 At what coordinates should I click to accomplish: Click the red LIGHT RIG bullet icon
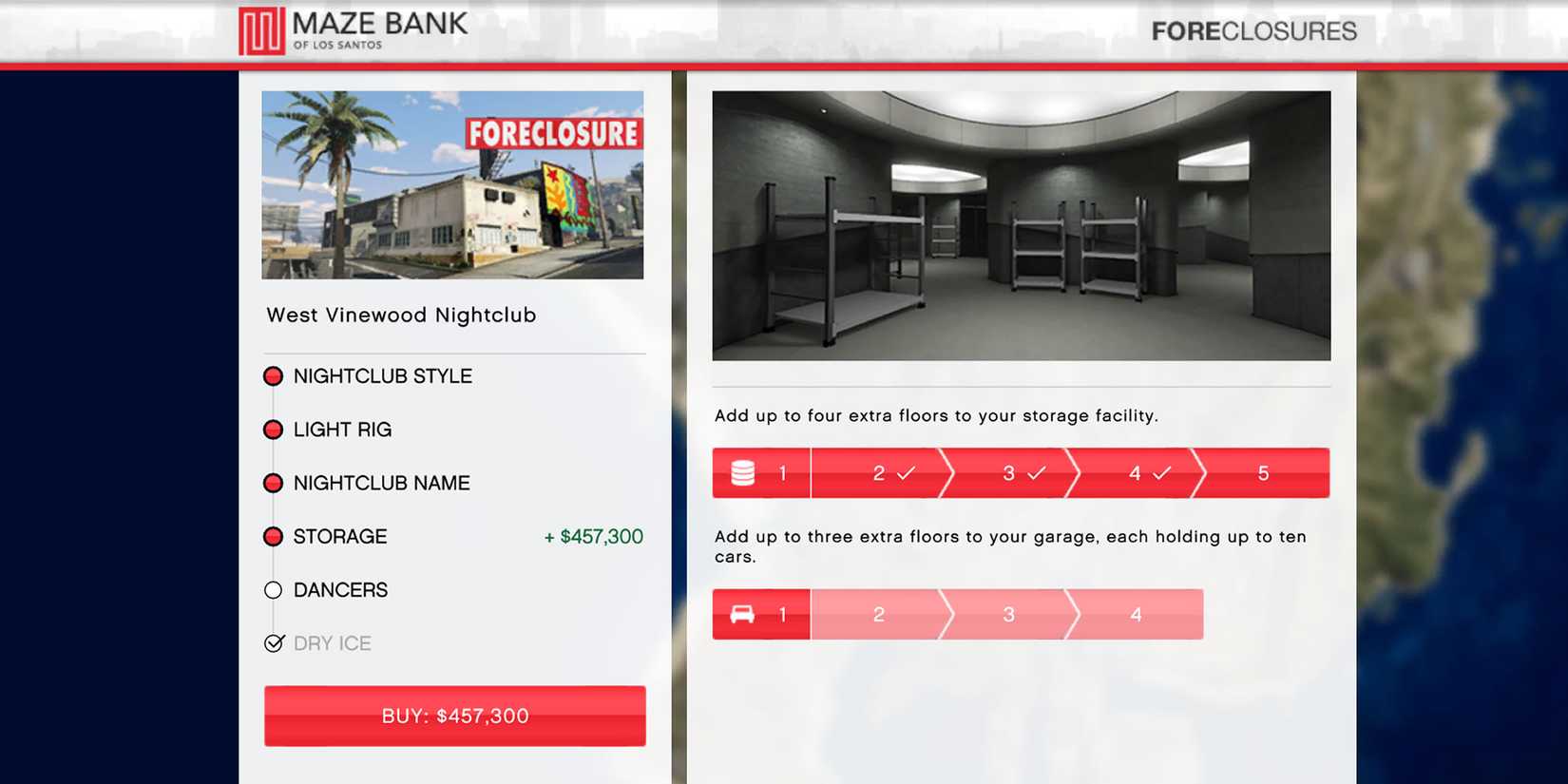(274, 430)
